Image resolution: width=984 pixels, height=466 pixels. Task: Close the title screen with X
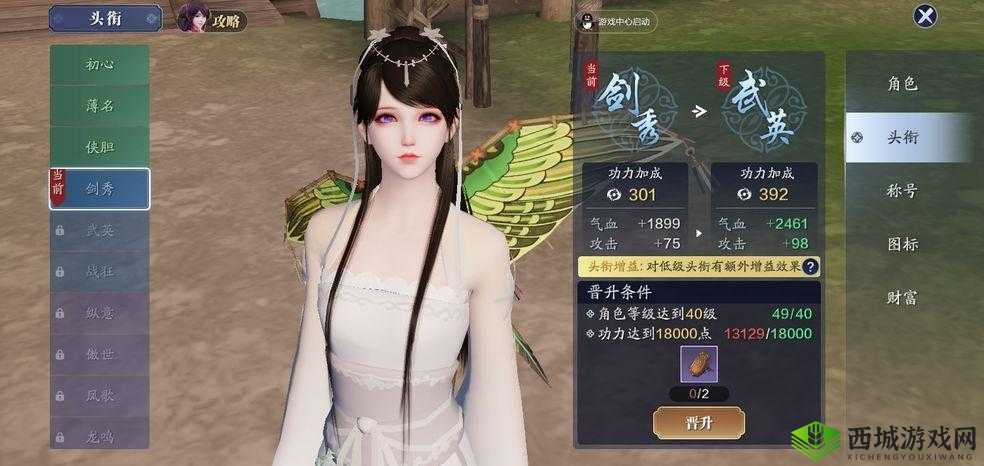(926, 16)
